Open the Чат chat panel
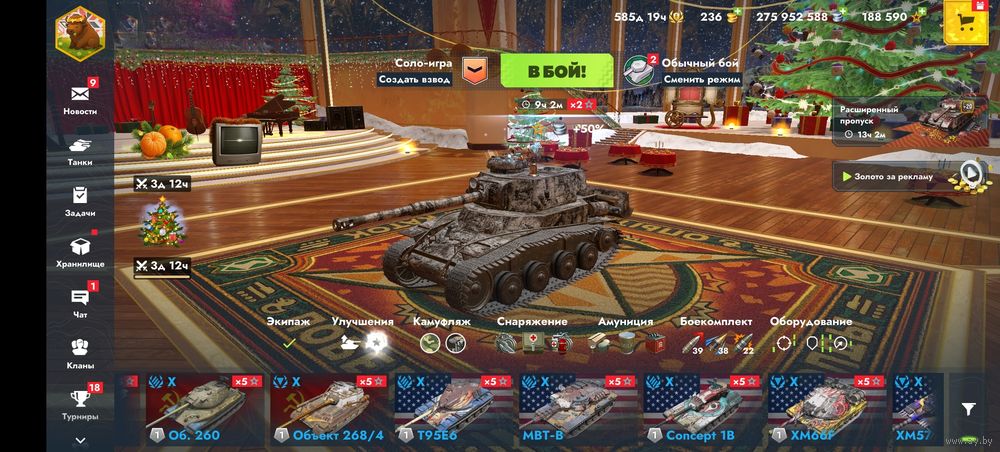The height and width of the screenshot is (452, 1000). coord(80,302)
